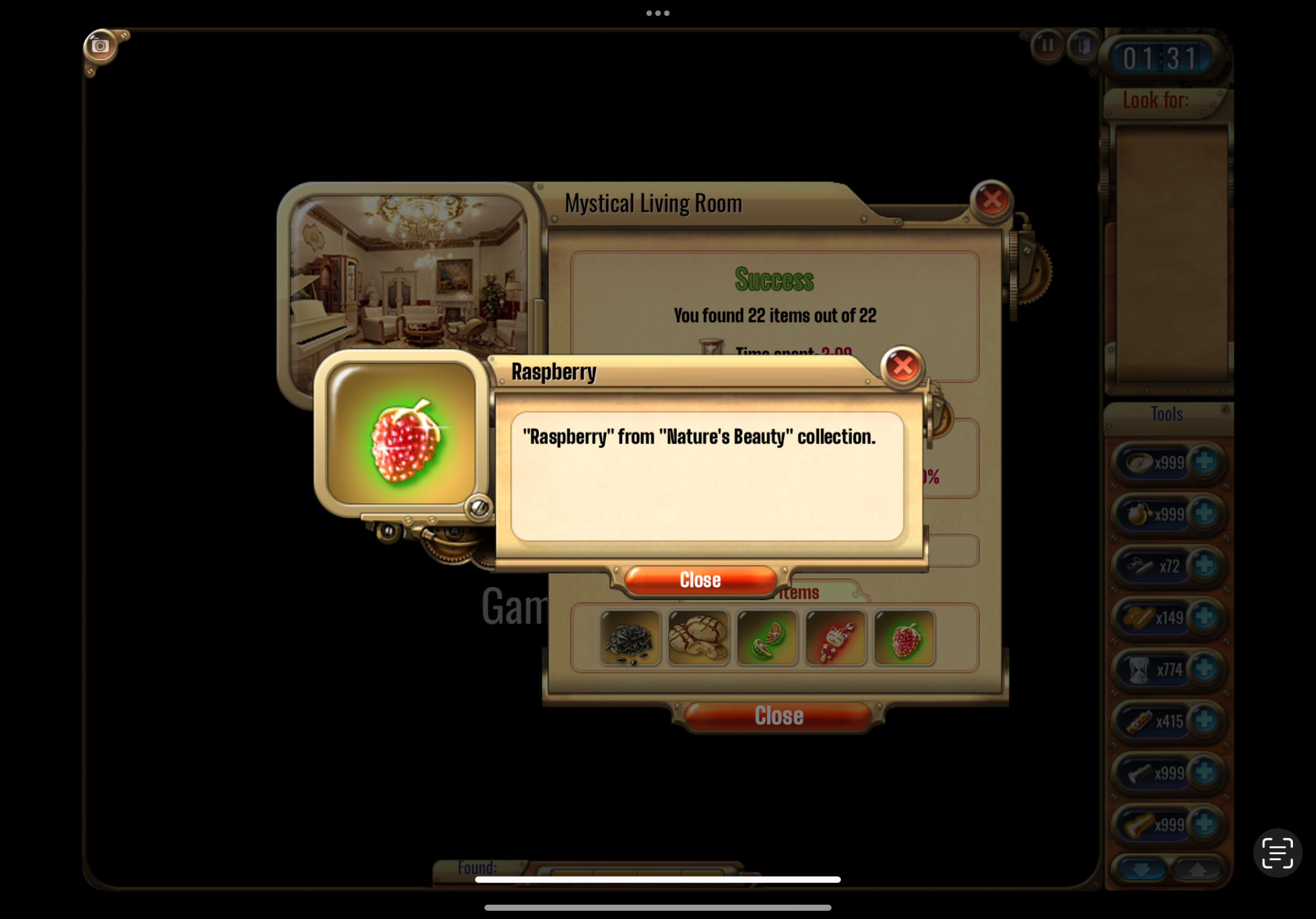Add more hourglass tools with plus
Screen dimensions: 1316x919
pos(1204,669)
